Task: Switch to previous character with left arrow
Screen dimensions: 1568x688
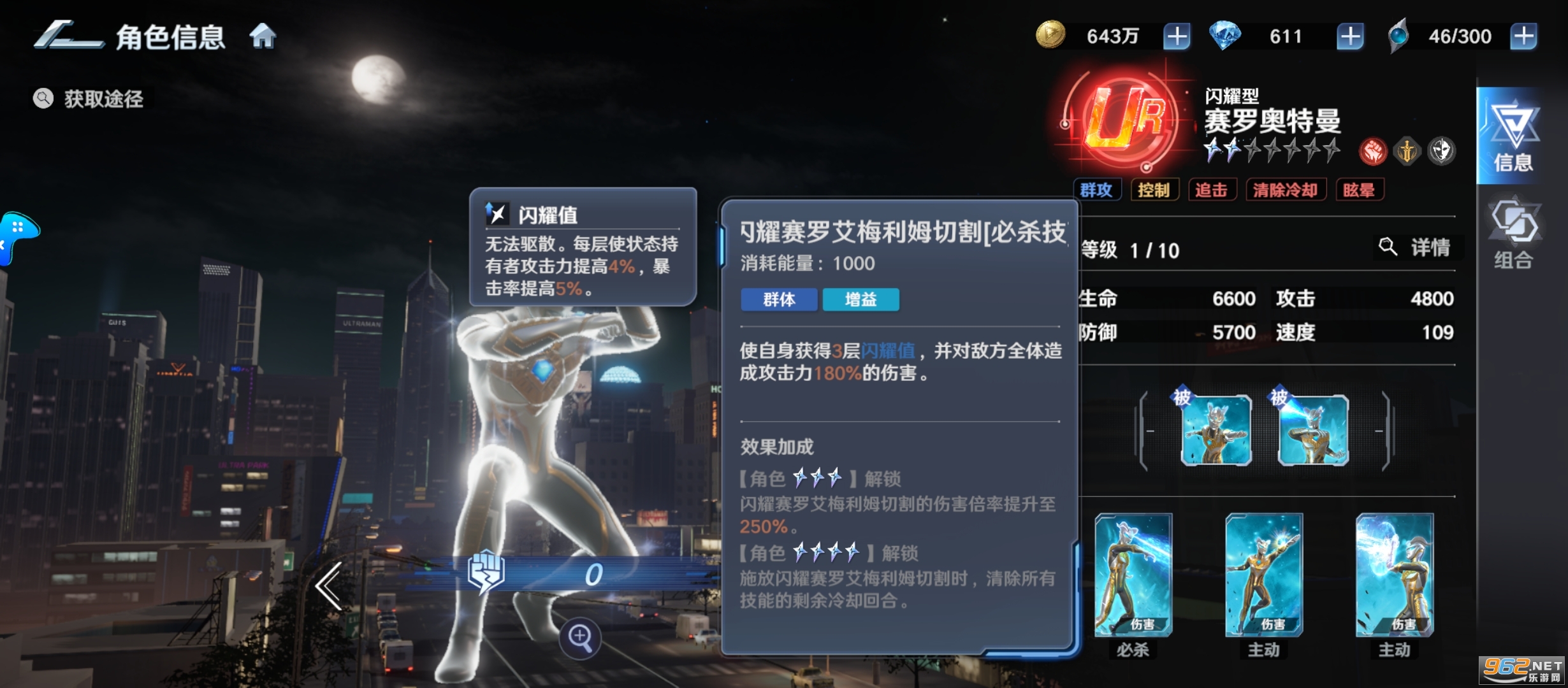Action: point(330,586)
